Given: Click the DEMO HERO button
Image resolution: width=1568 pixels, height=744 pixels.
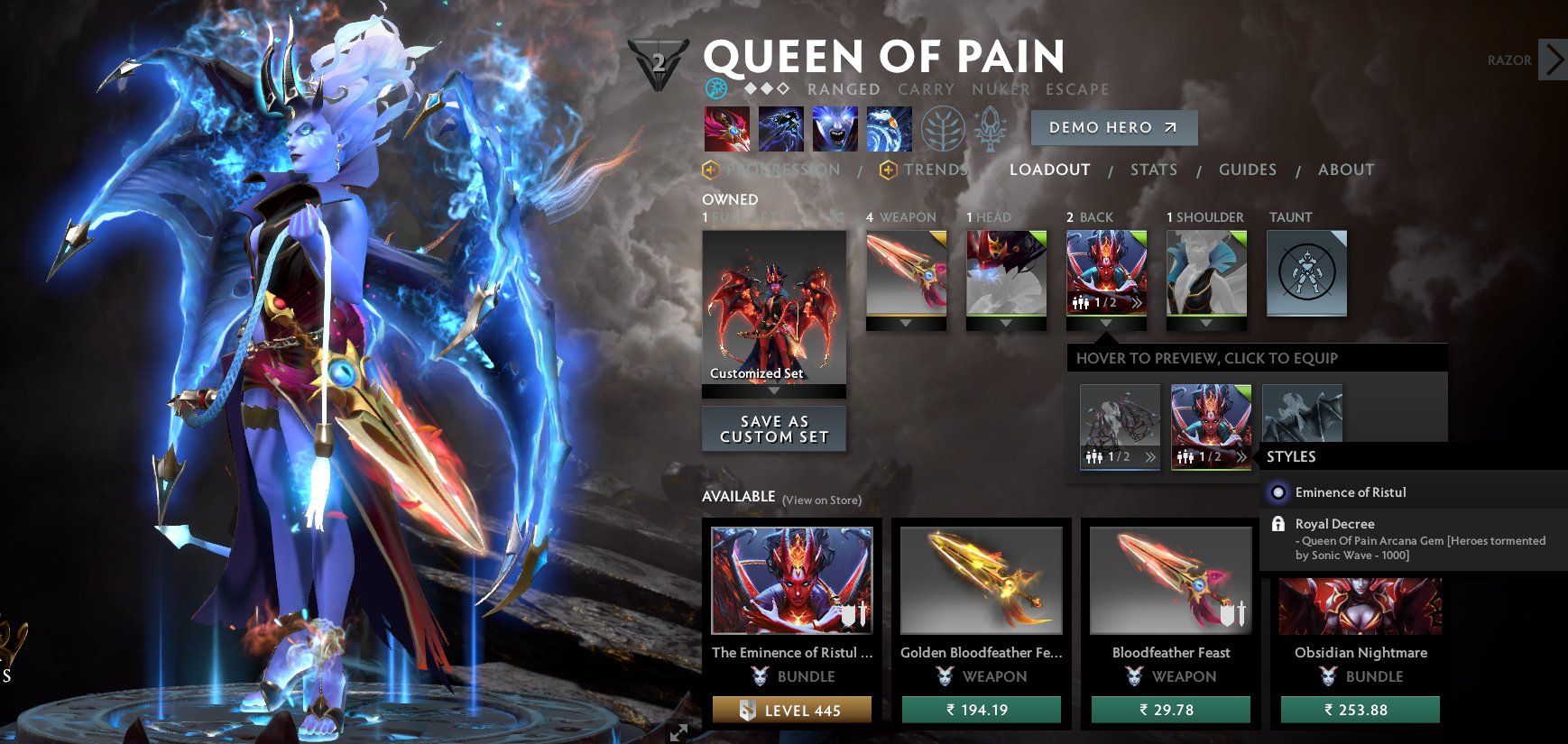Looking at the screenshot, I should [x=1113, y=127].
